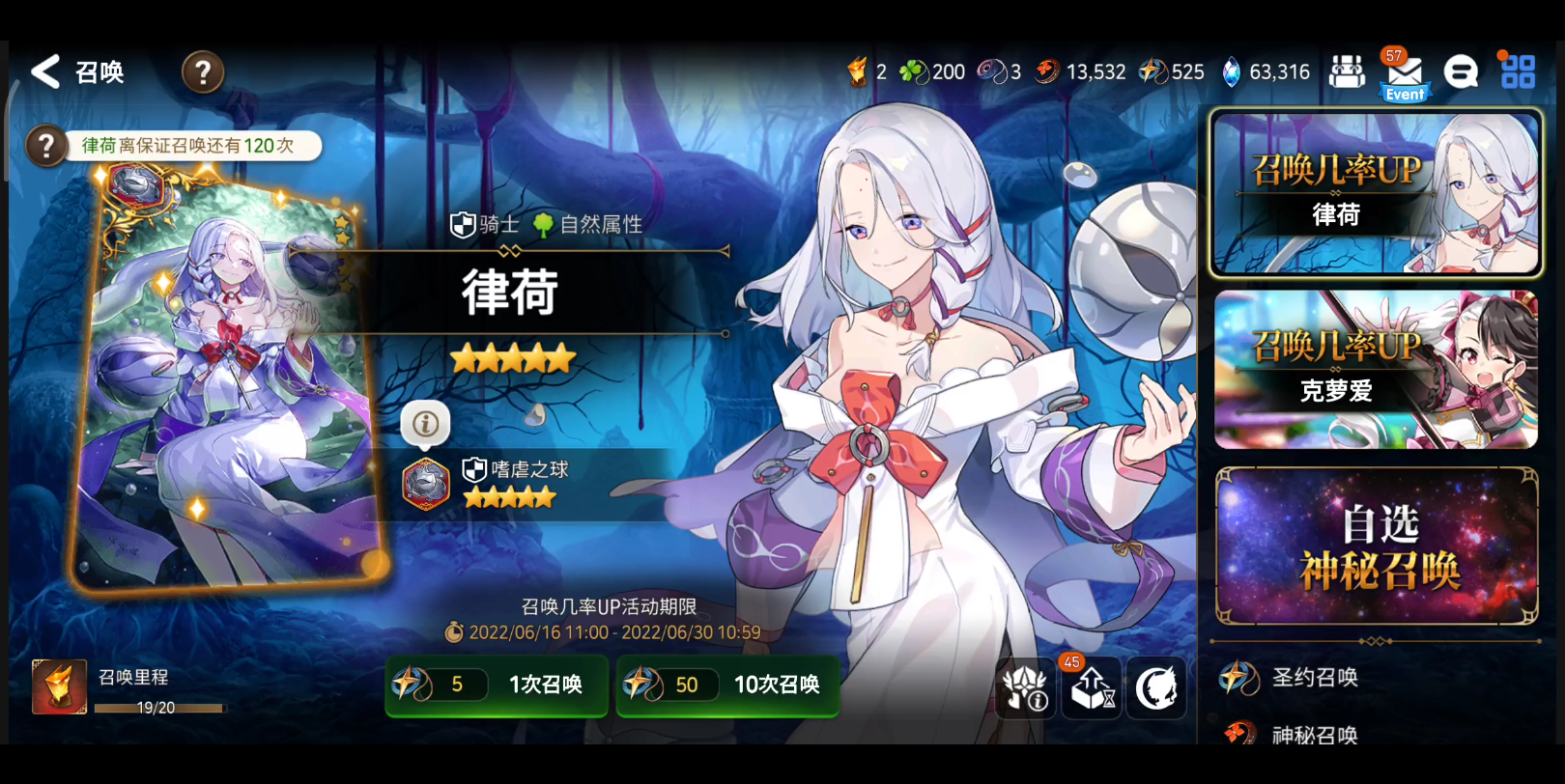This screenshot has width=1565, height=784.
Task: Open the friends group icon
Action: click(1347, 71)
